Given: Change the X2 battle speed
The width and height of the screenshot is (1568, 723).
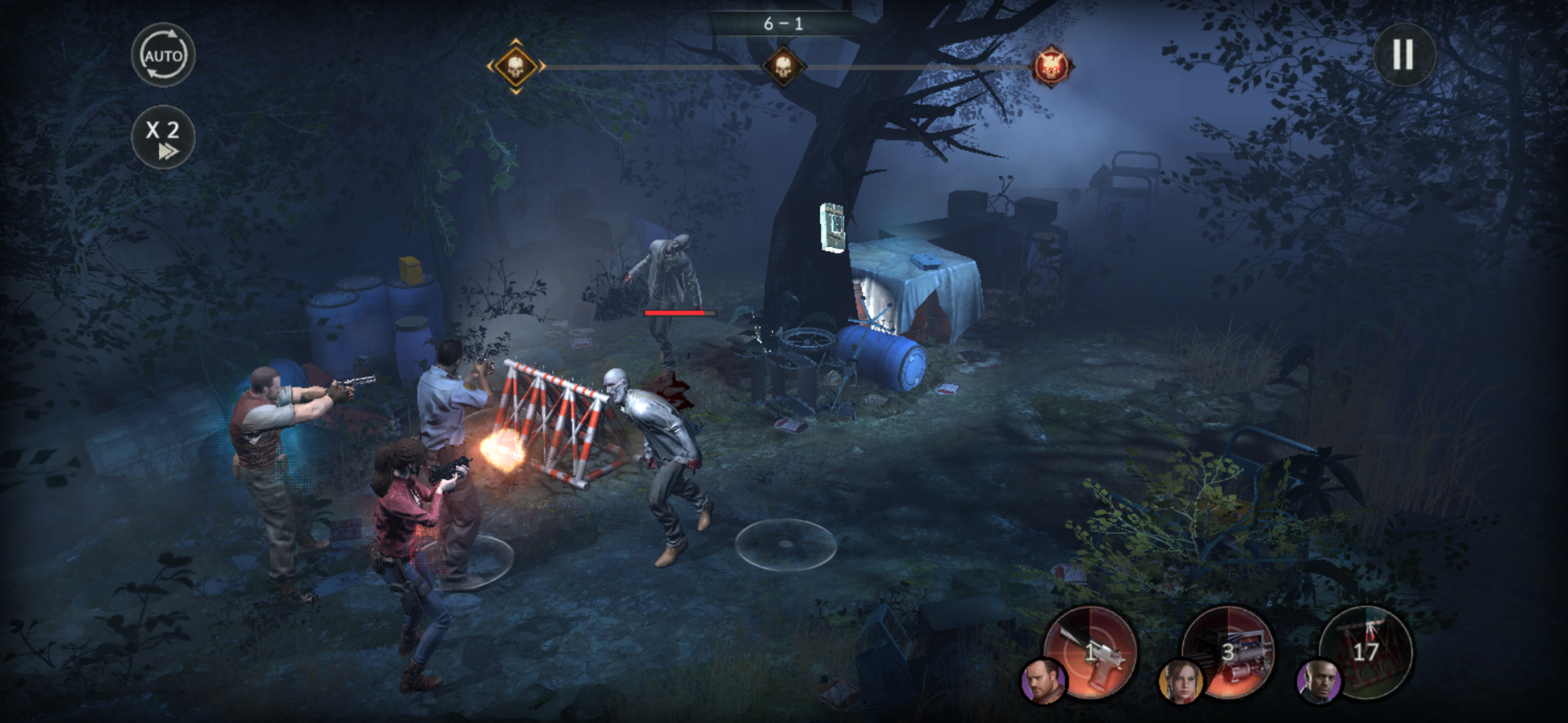Looking at the screenshot, I should click(163, 137).
